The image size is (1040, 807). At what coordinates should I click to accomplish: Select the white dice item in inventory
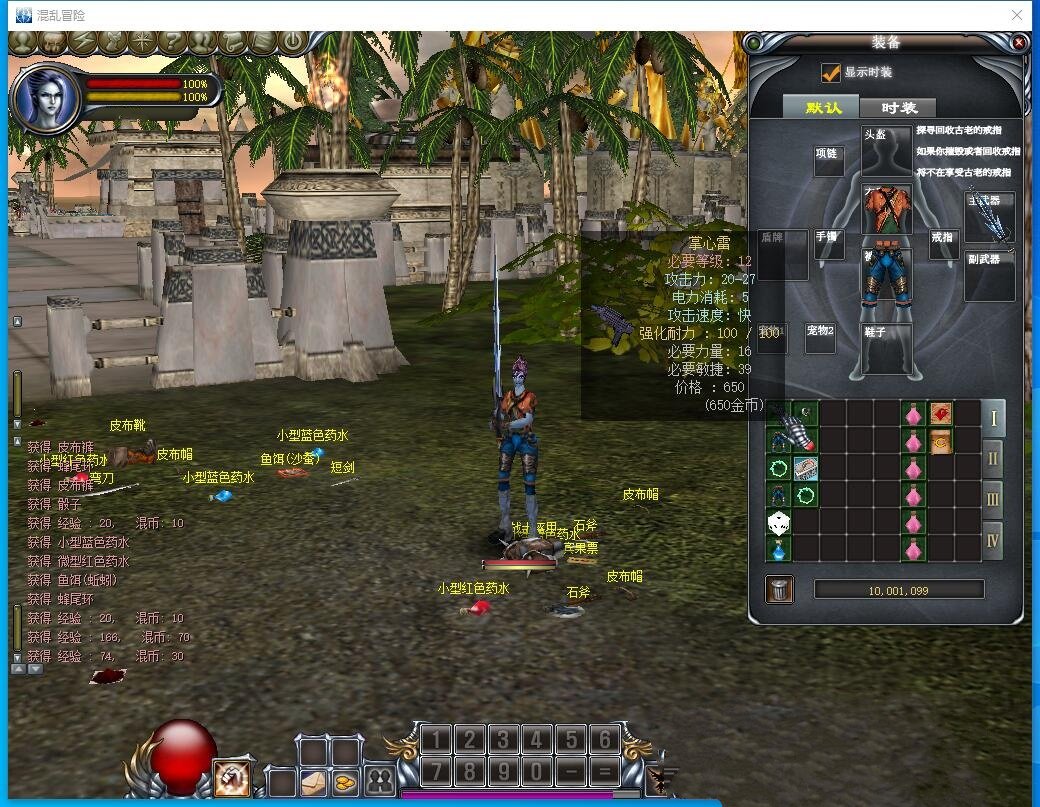tap(779, 522)
